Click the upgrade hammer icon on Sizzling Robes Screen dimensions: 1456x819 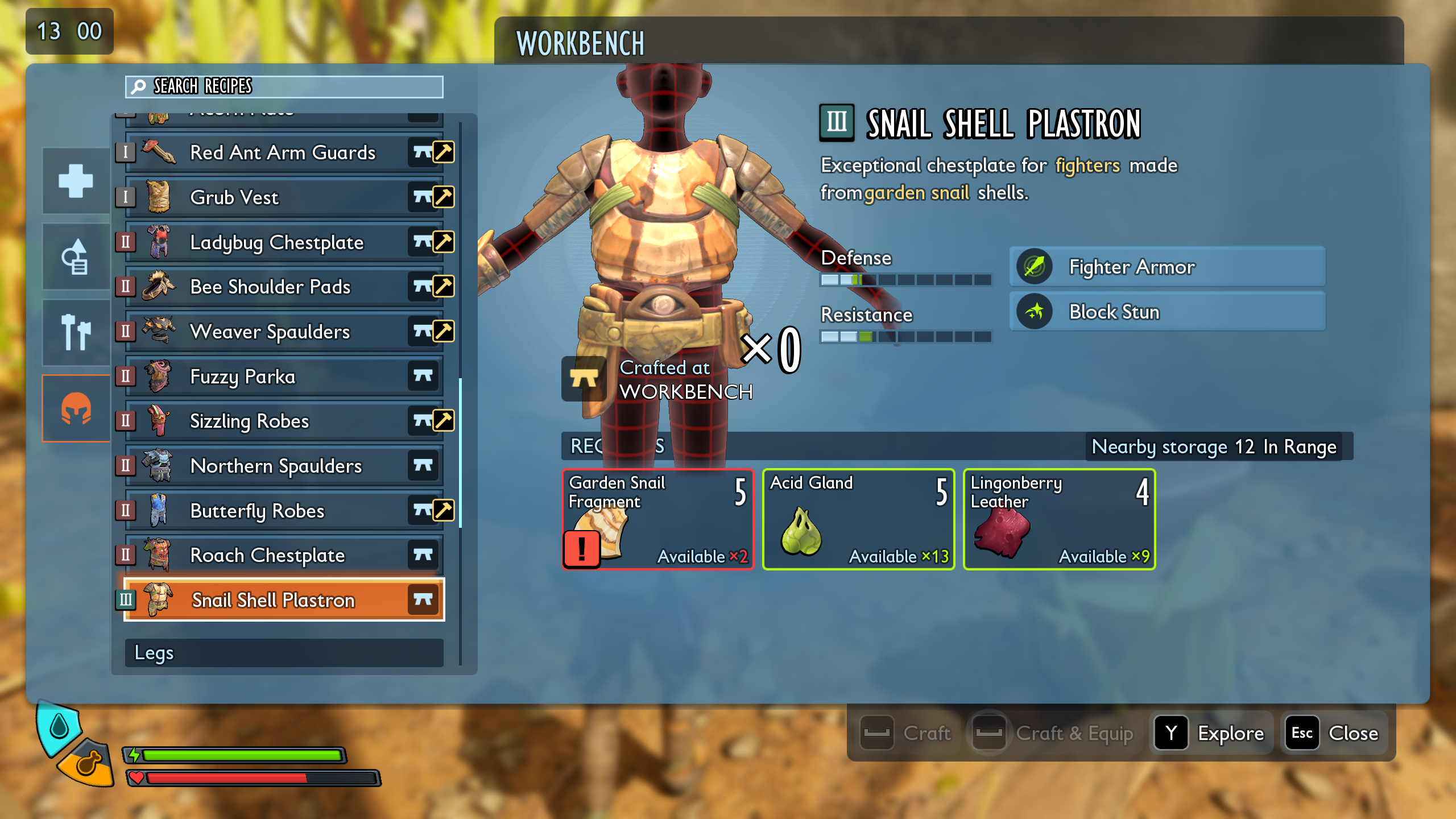click(444, 421)
